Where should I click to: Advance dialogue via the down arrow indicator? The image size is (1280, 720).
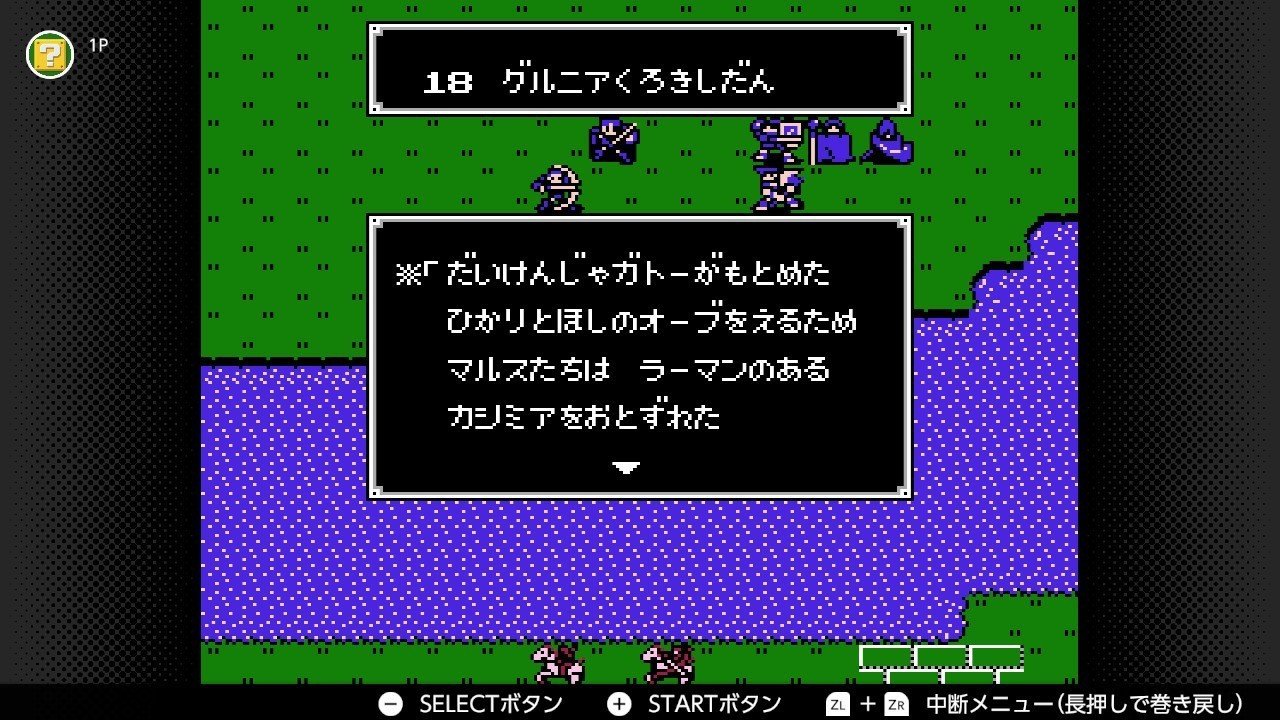point(628,466)
